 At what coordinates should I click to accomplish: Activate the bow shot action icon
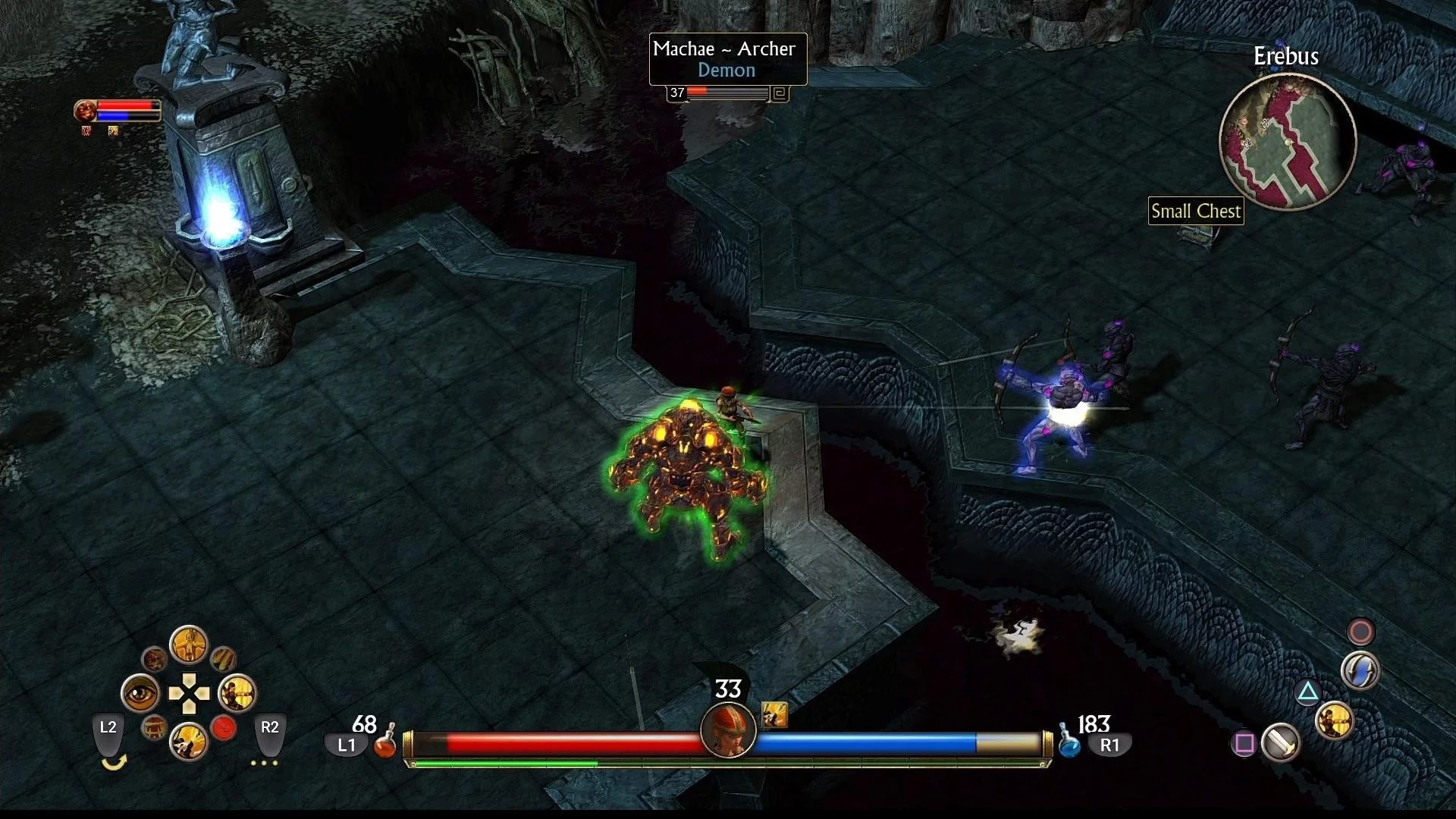(x=1334, y=720)
